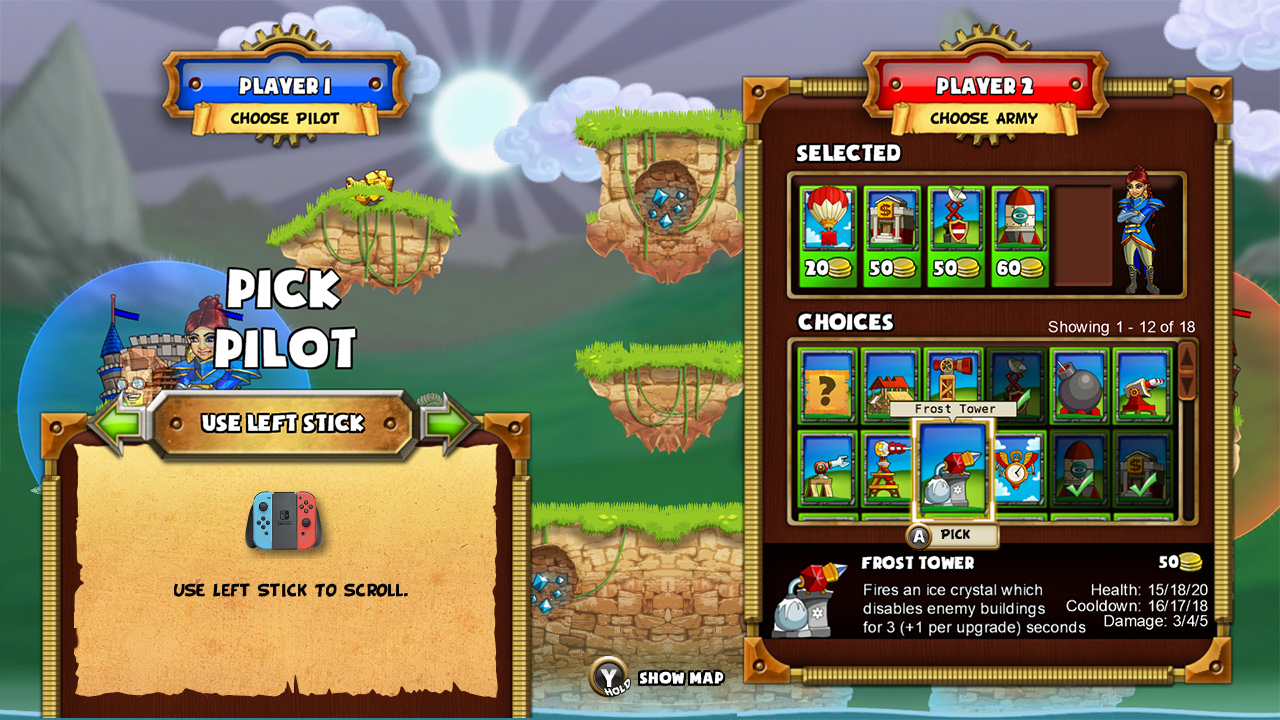Deselect the checkmarked rocket card

coord(1077,471)
